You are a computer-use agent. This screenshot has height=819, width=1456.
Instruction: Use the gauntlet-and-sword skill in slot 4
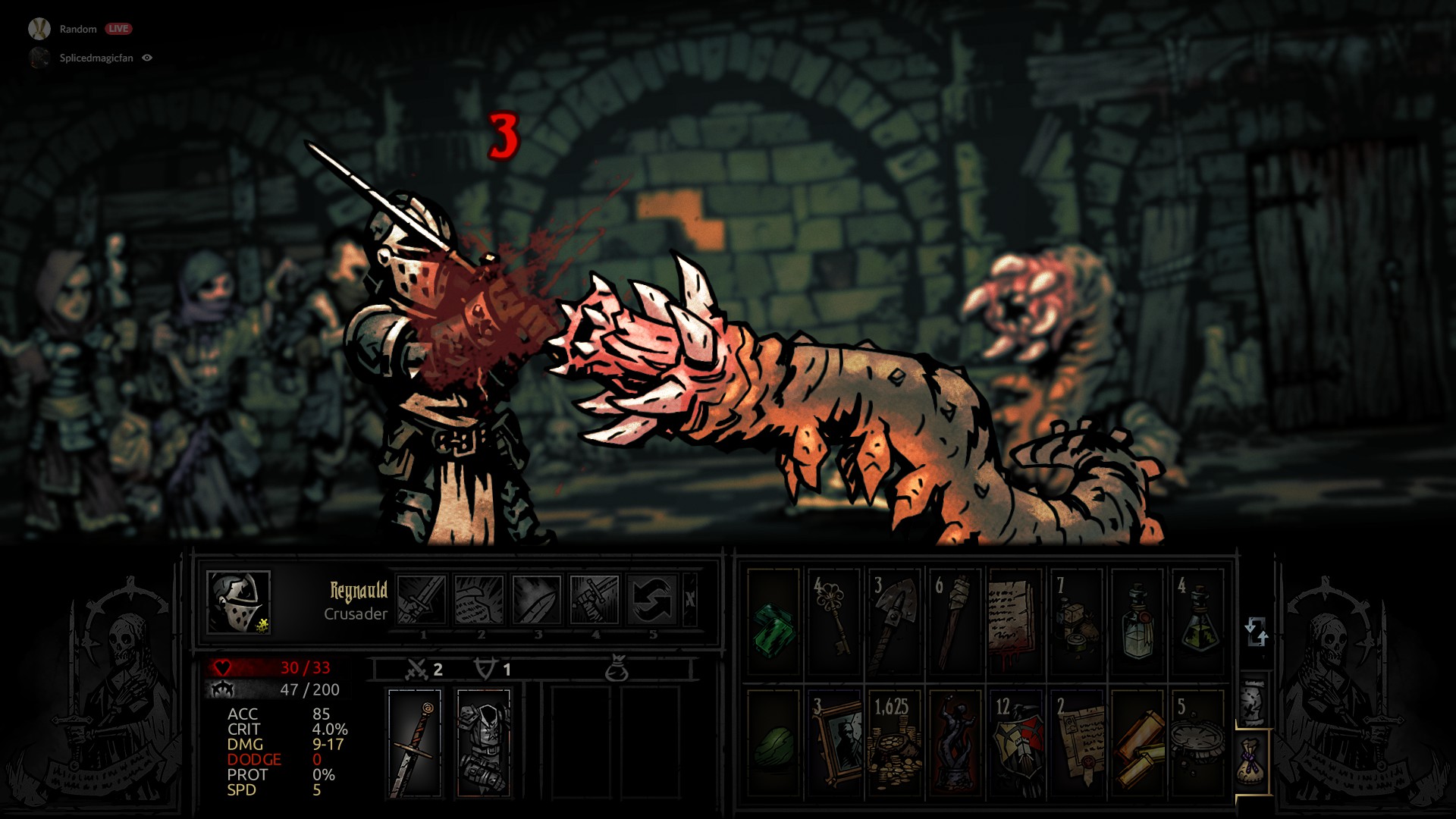595,600
